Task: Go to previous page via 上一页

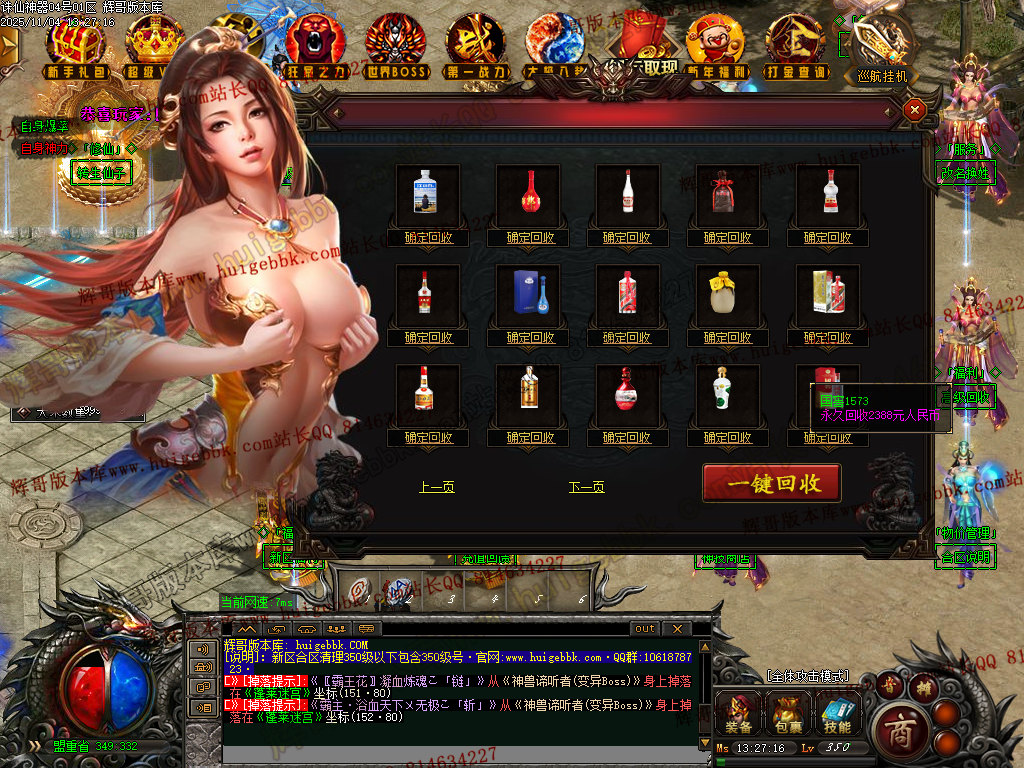Action: pyautogui.click(x=437, y=487)
